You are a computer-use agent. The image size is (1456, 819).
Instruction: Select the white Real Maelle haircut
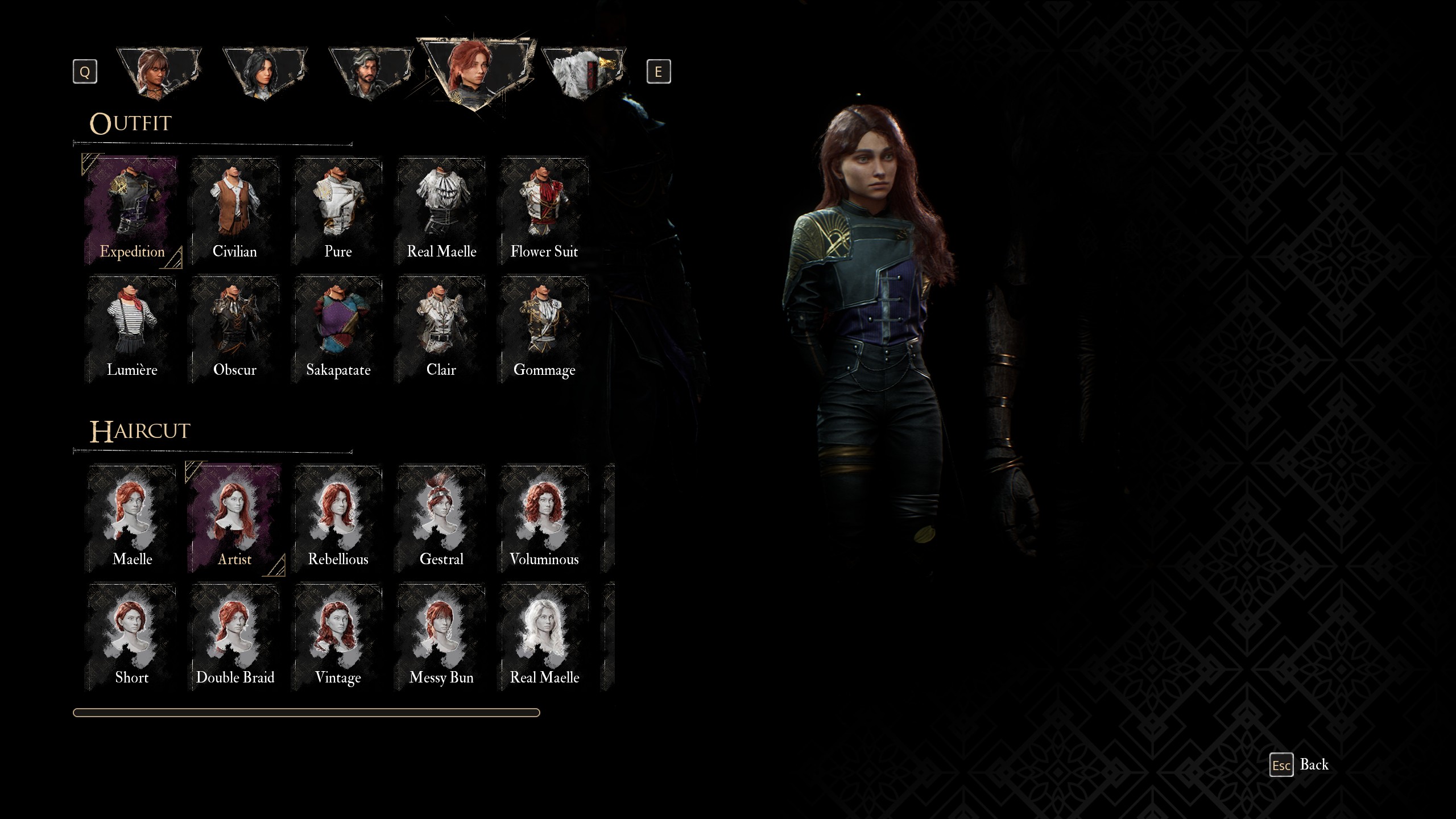(x=544, y=637)
